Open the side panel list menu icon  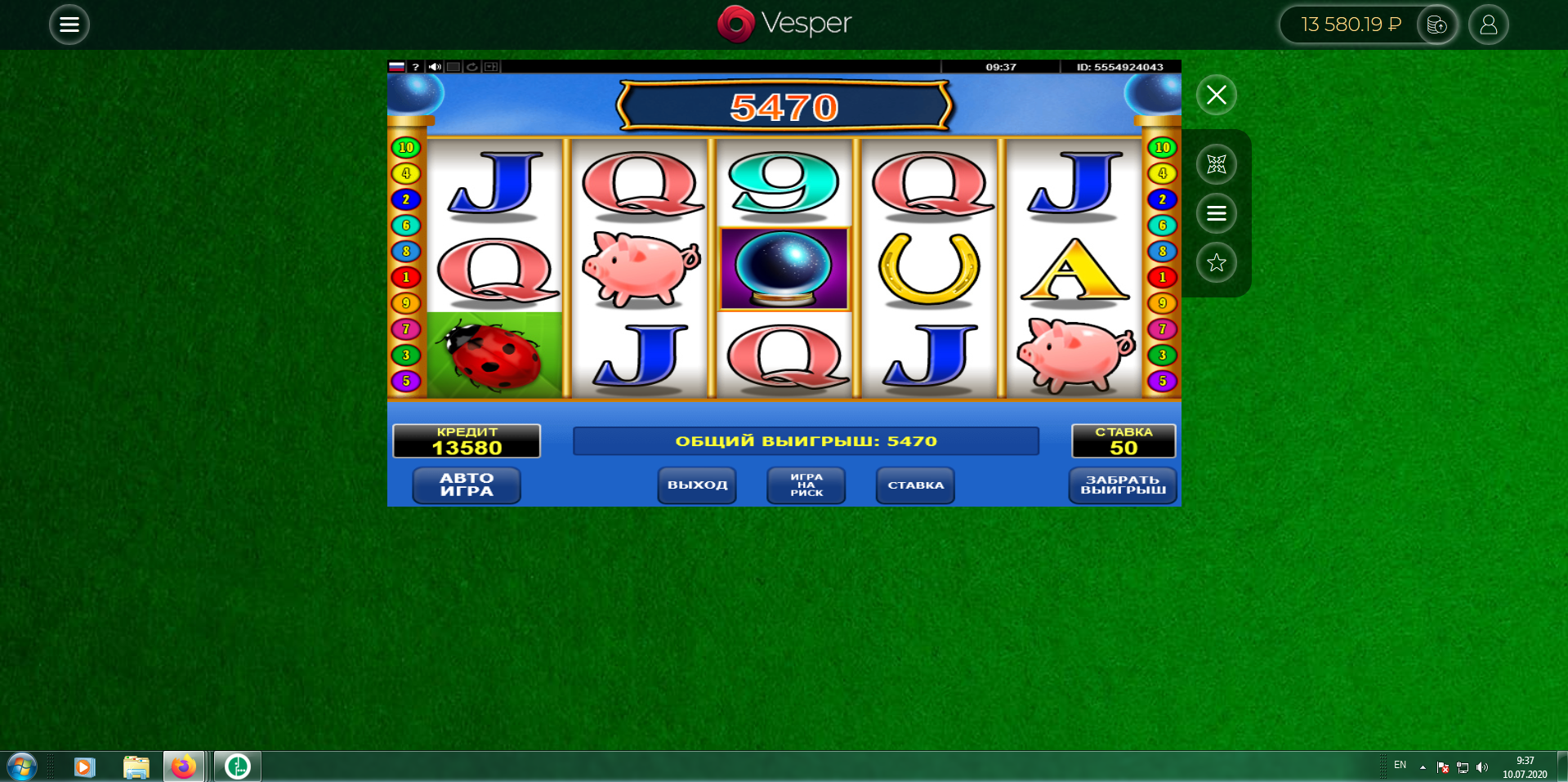(1216, 213)
